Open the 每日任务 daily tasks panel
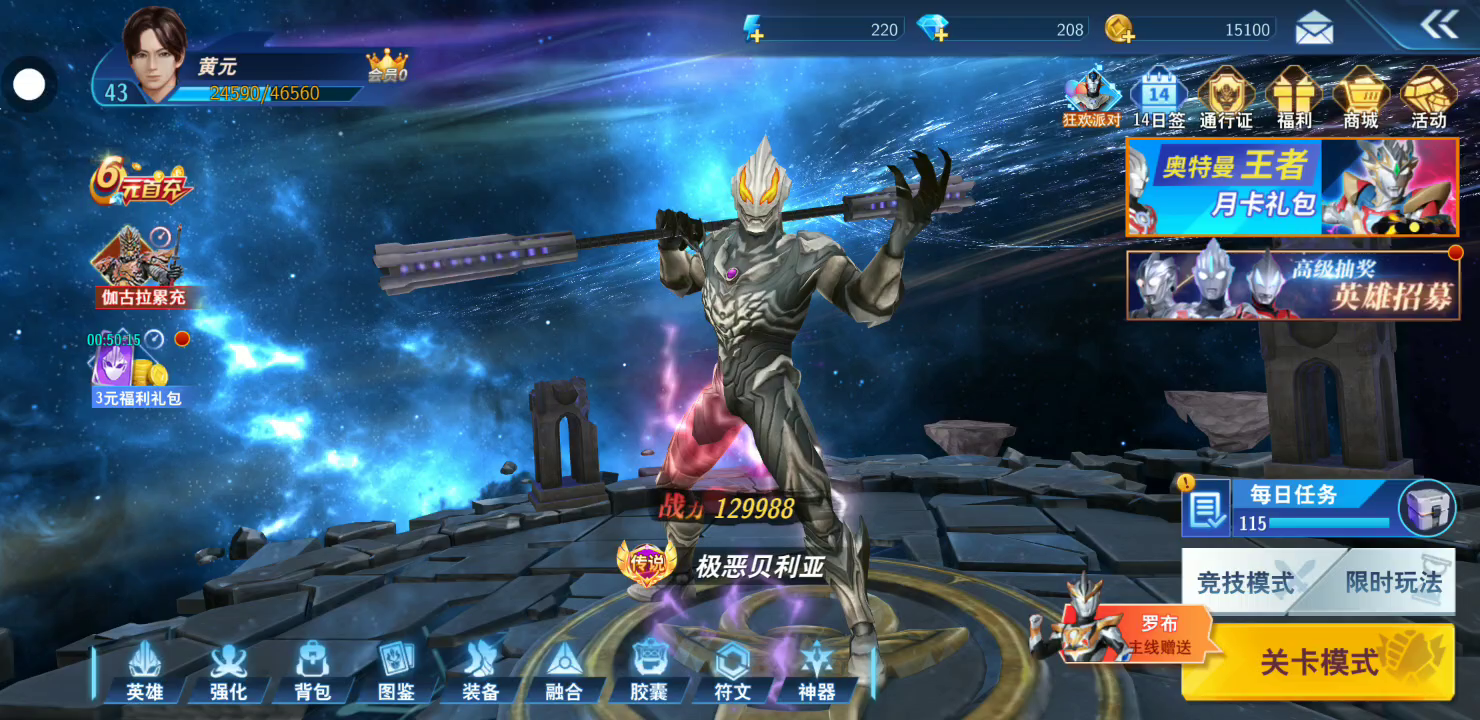This screenshot has height=720, width=1480. click(x=1290, y=507)
